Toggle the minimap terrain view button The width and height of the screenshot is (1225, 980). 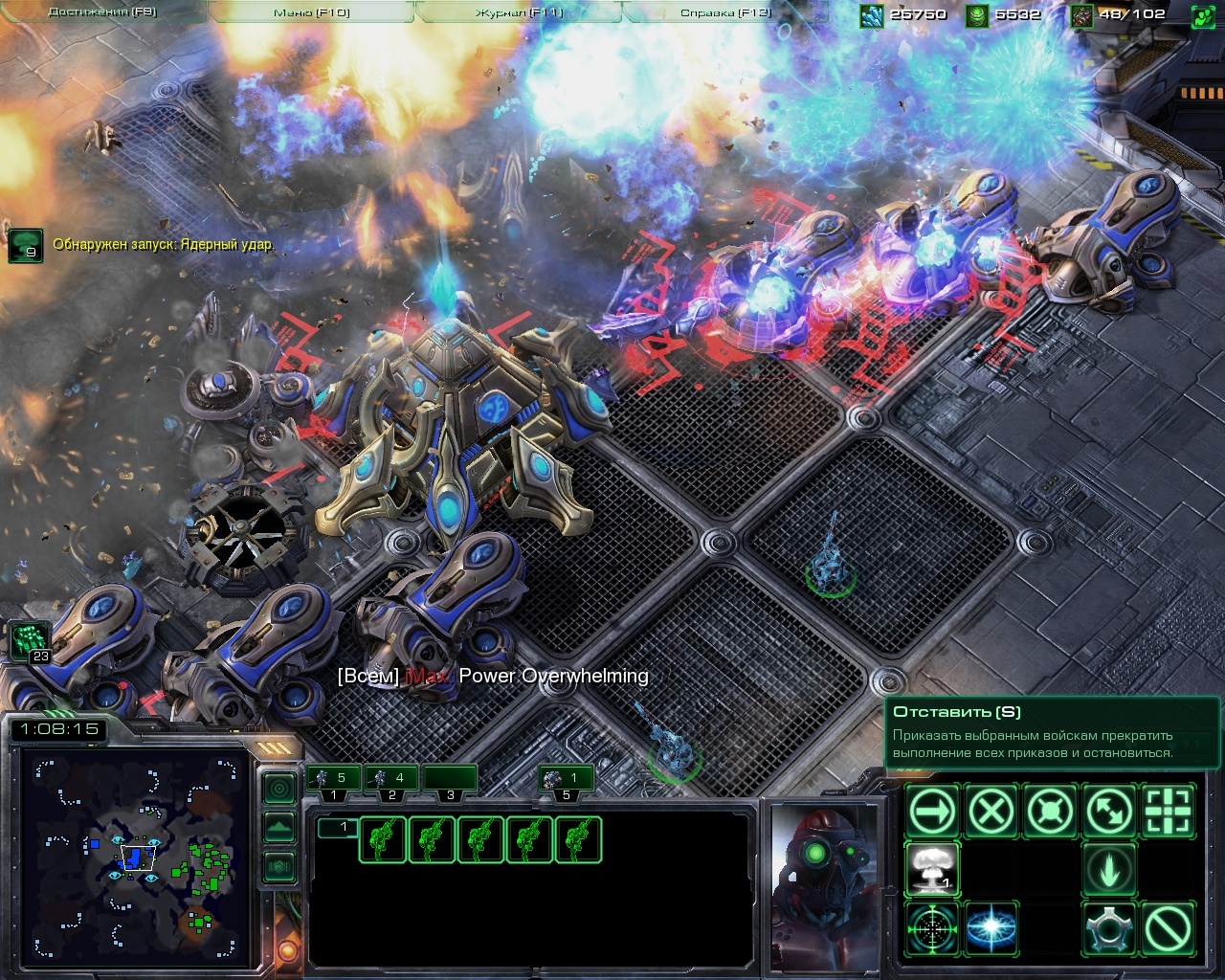(278, 827)
